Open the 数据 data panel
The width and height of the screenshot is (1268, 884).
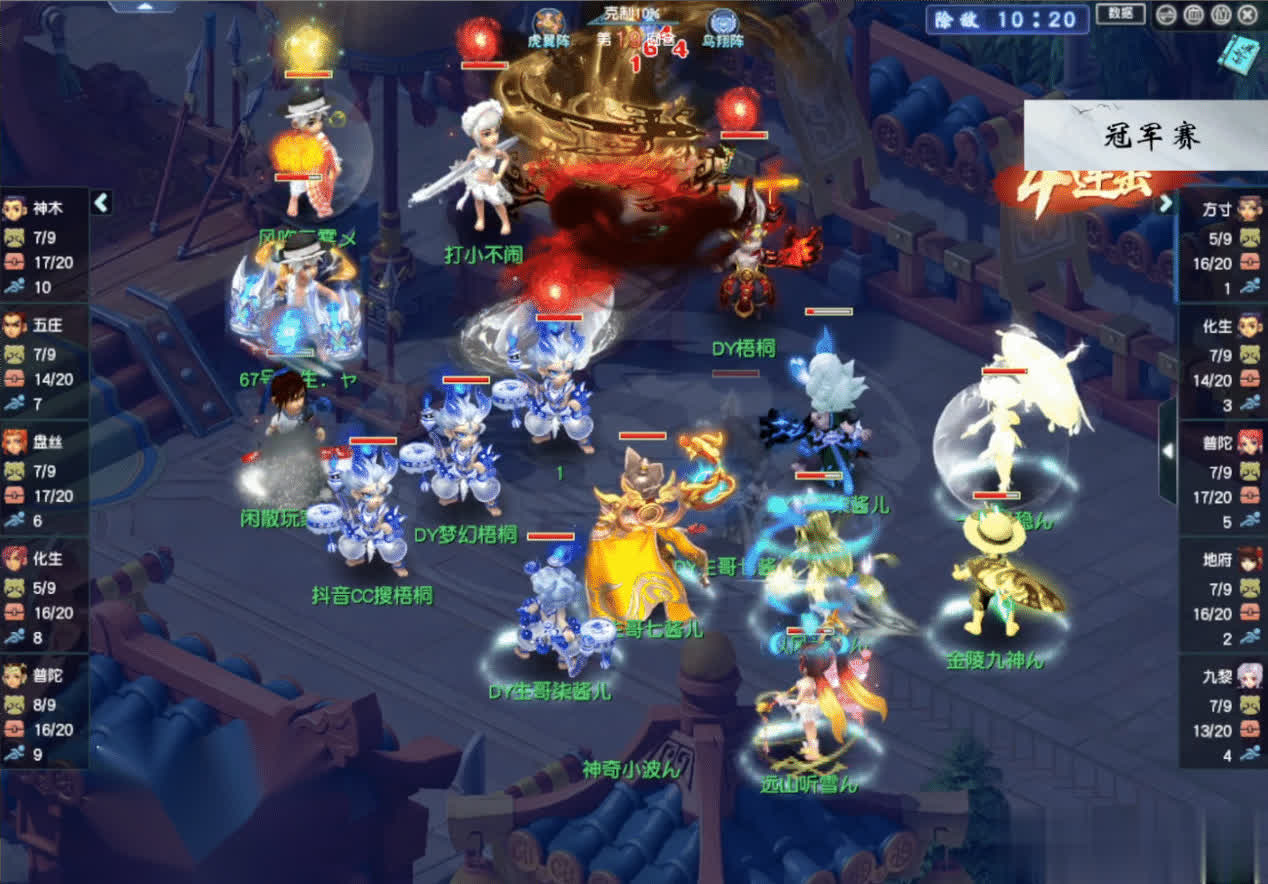[1121, 13]
